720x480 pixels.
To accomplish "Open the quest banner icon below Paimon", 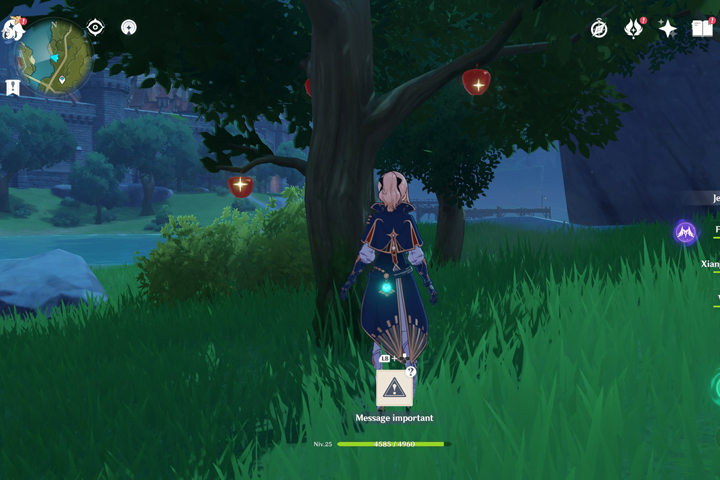I will (x=13, y=88).
